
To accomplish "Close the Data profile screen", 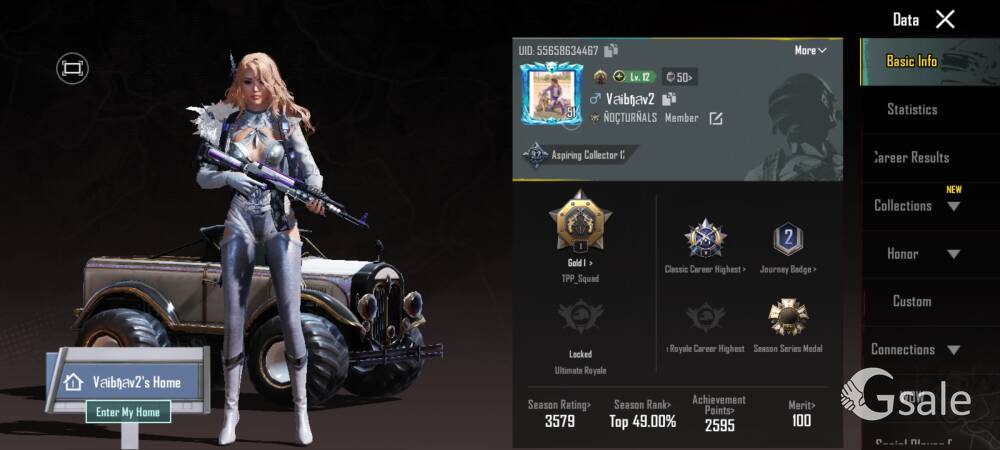I will [945, 19].
